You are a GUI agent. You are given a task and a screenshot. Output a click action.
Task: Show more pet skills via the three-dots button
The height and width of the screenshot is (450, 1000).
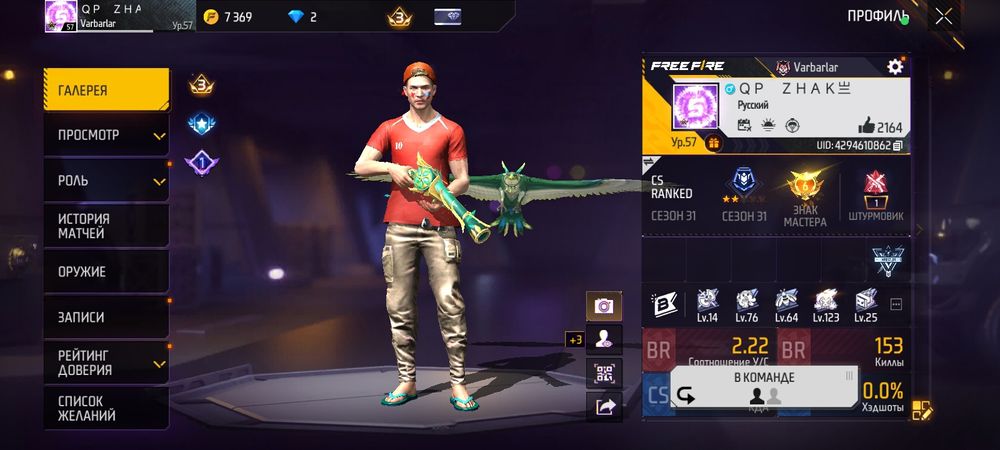click(895, 304)
